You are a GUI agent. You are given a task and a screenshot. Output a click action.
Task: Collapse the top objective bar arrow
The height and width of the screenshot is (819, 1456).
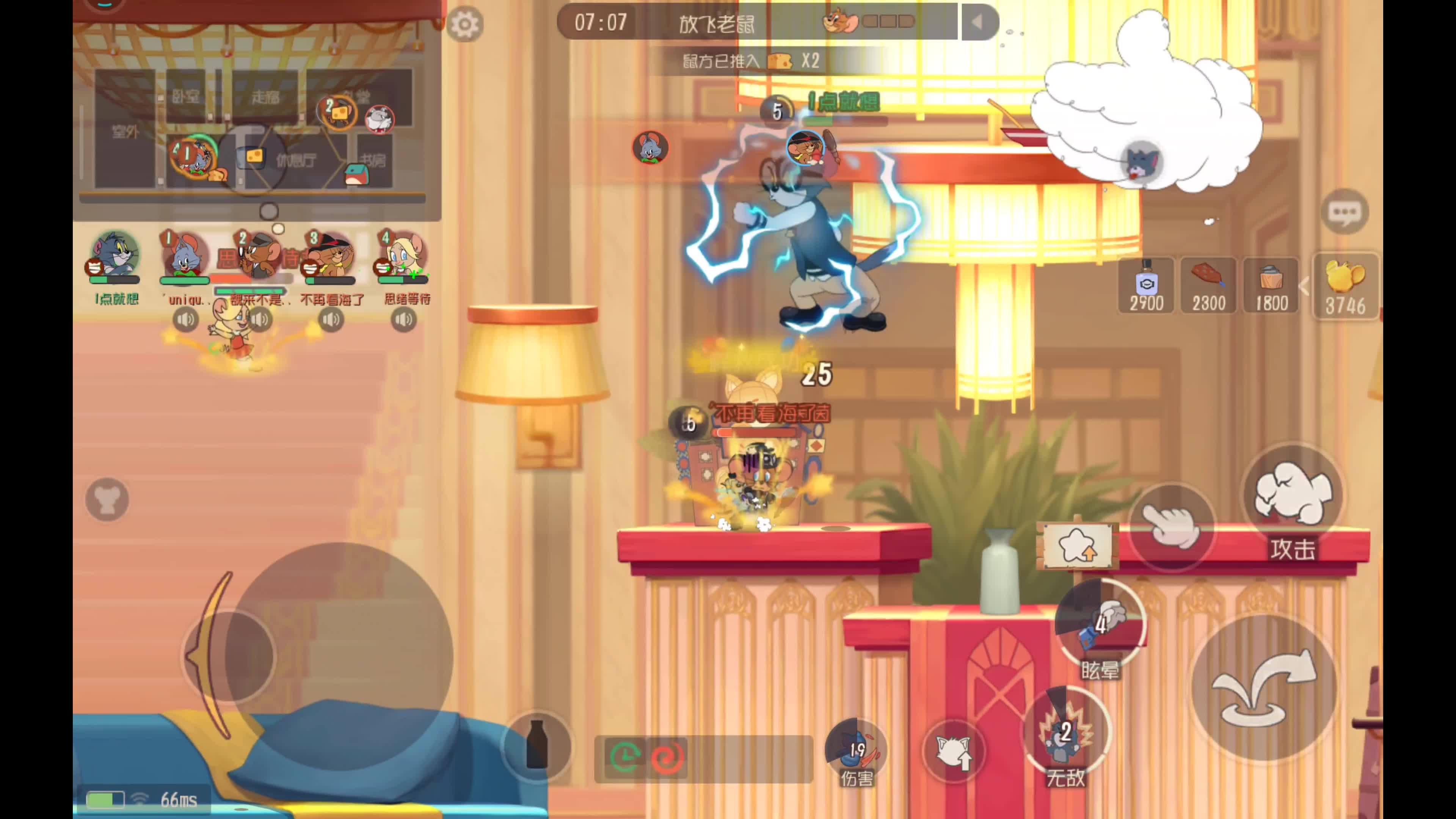978,23
